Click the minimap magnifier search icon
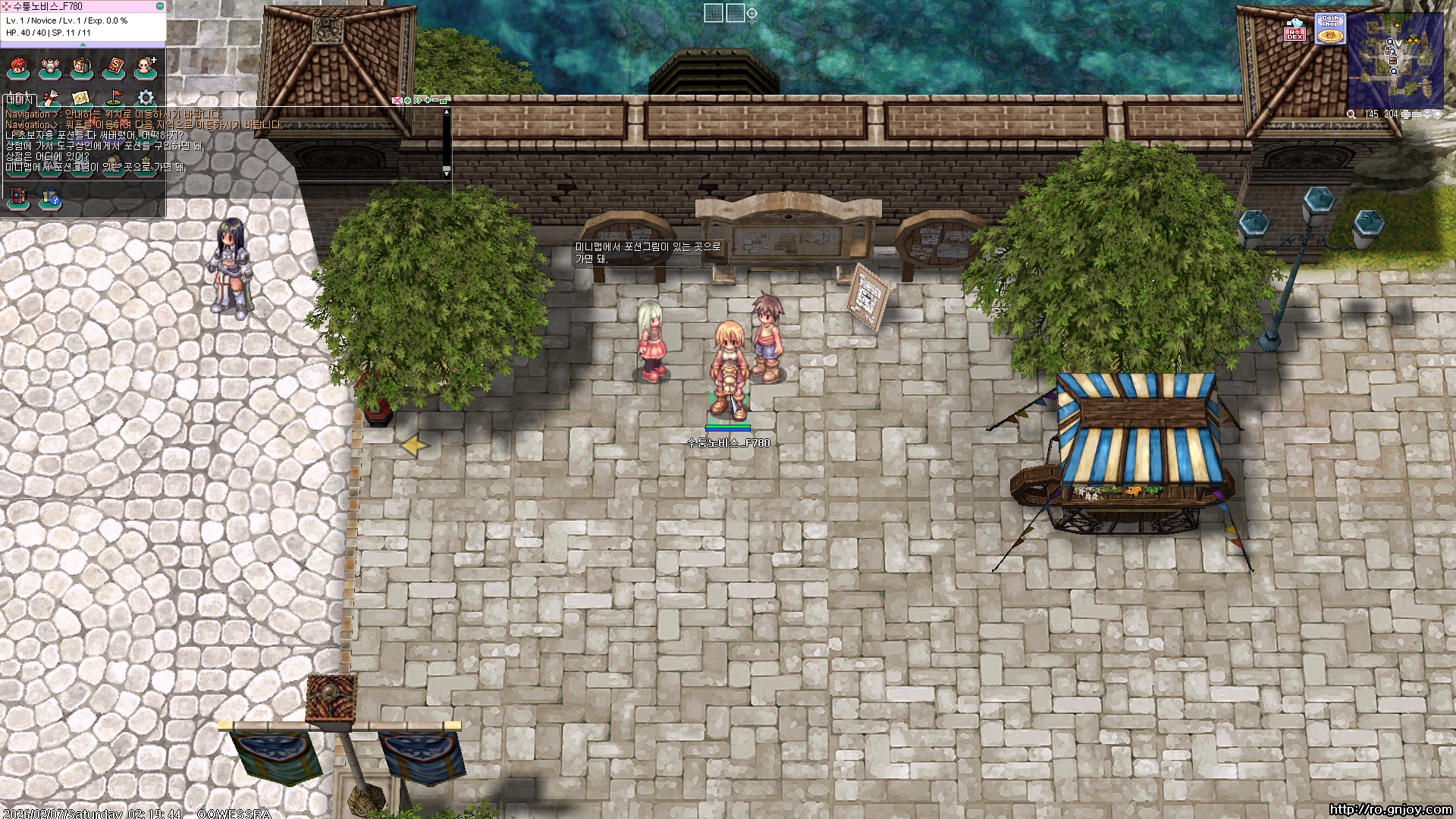This screenshot has height=819, width=1456. pos(1351,115)
